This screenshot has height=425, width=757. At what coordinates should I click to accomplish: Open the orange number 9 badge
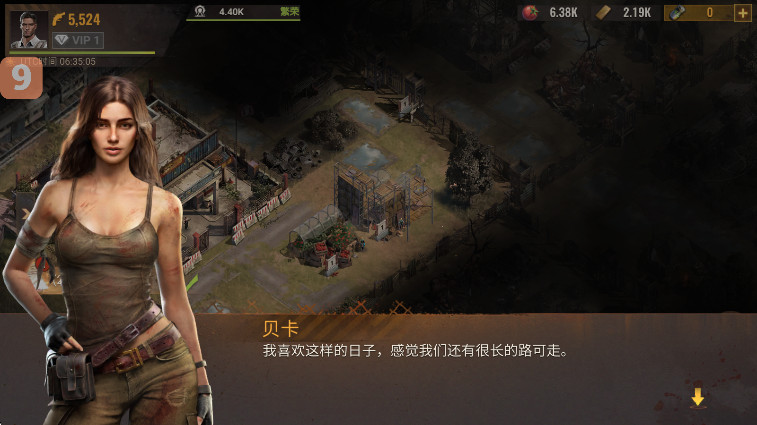tap(21, 79)
